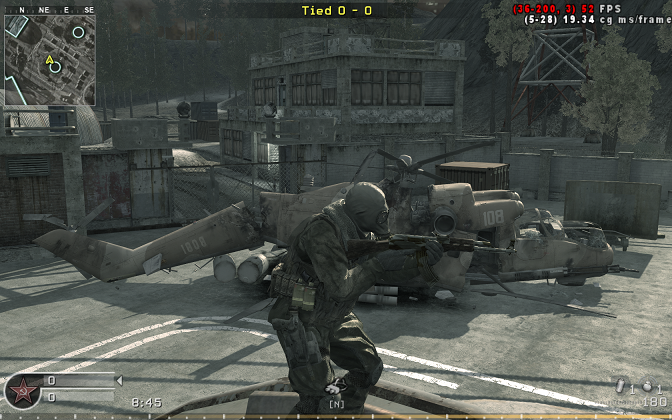The width and height of the screenshot is (672, 420).
Task: Select the frag grenade icon
Action: (x=646, y=386)
